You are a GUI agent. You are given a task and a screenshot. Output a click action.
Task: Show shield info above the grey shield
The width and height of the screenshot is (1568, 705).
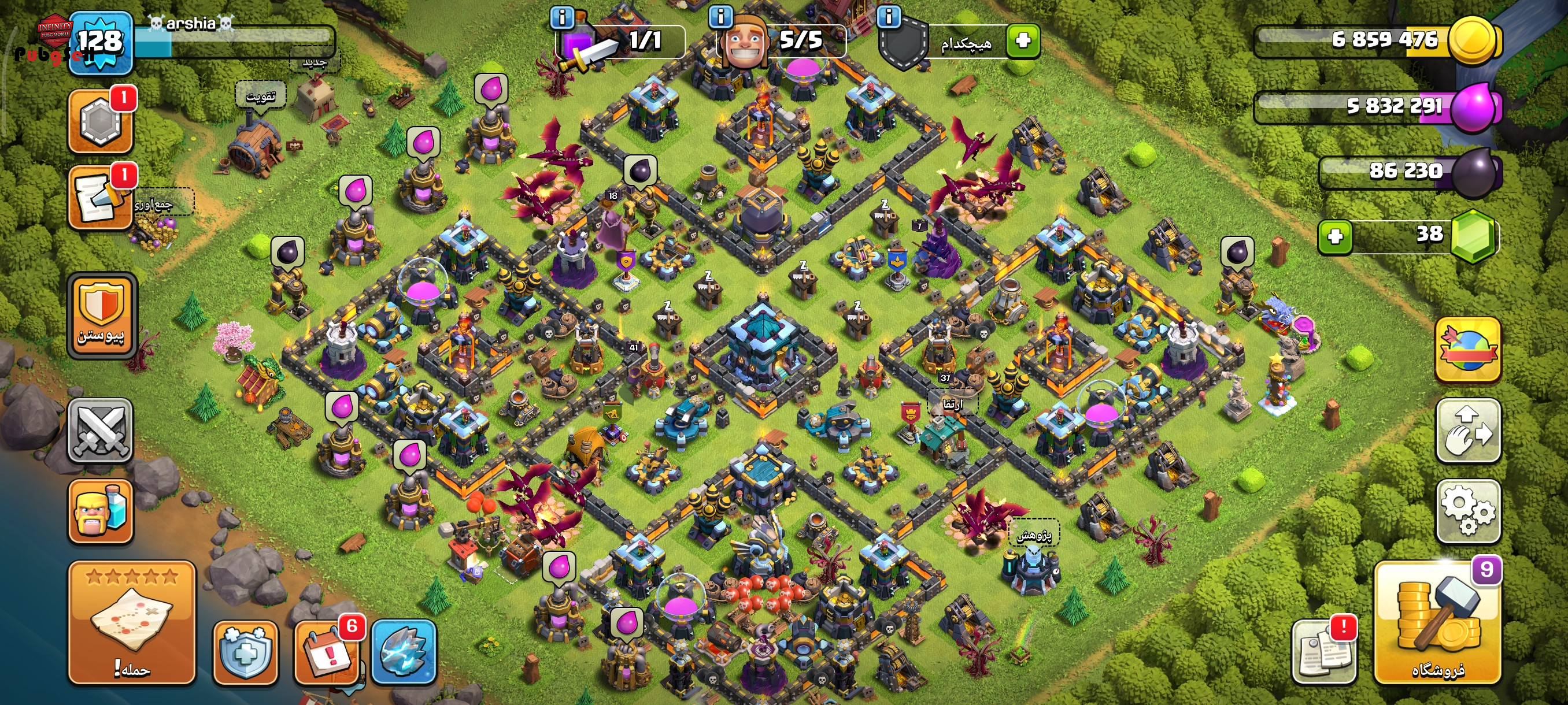click(x=889, y=16)
